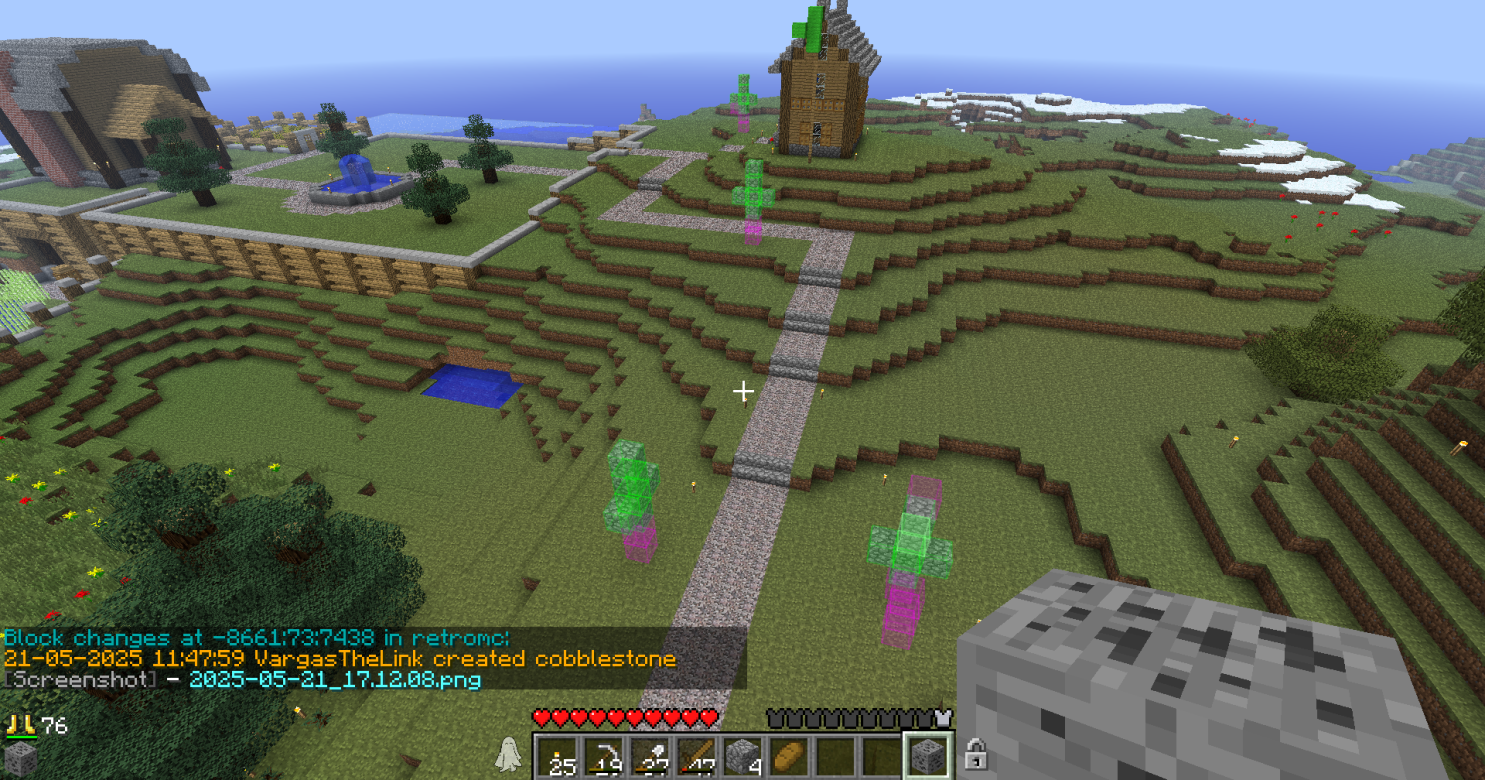
Task: Select the wooden stick tool slot
Action: coord(695,757)
